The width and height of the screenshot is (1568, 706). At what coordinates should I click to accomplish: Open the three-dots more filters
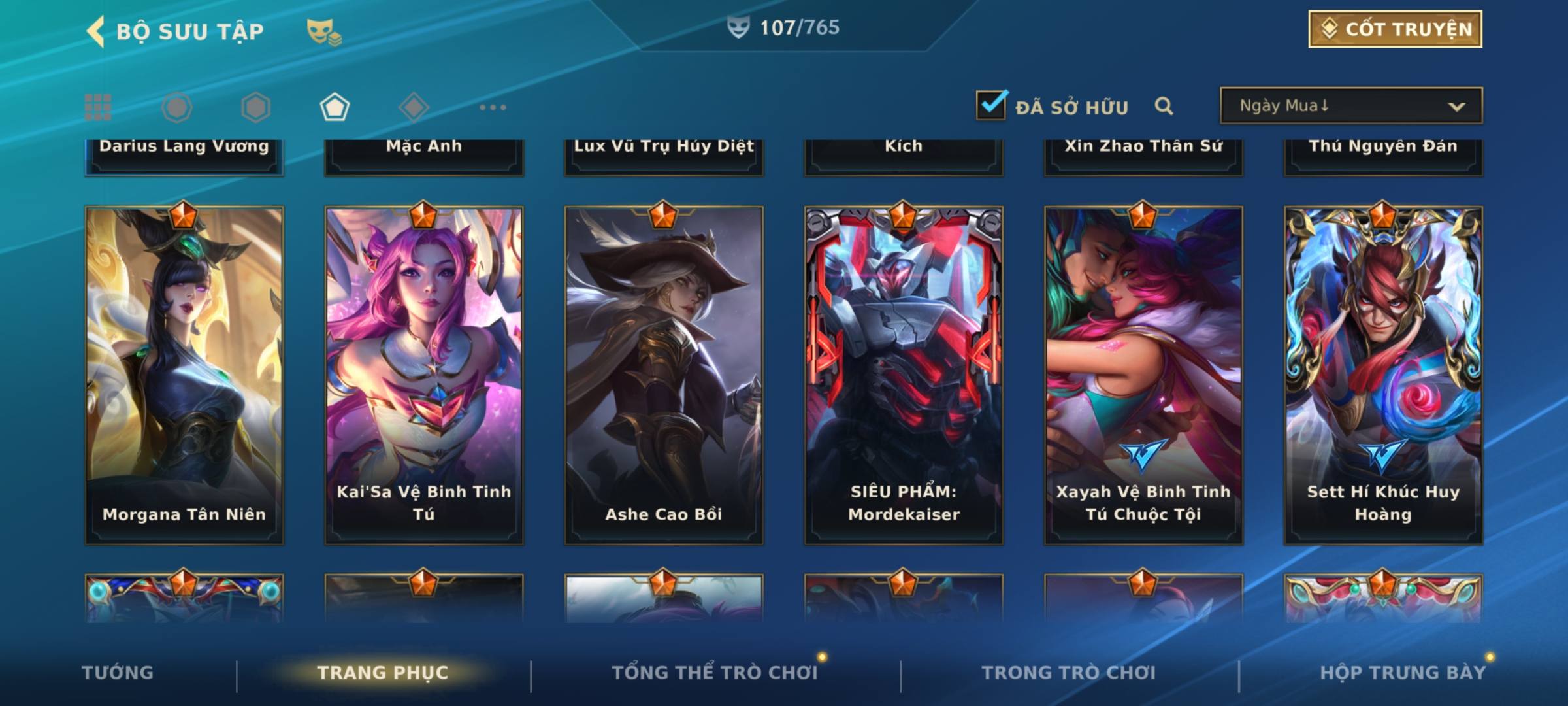click(493, 107)
